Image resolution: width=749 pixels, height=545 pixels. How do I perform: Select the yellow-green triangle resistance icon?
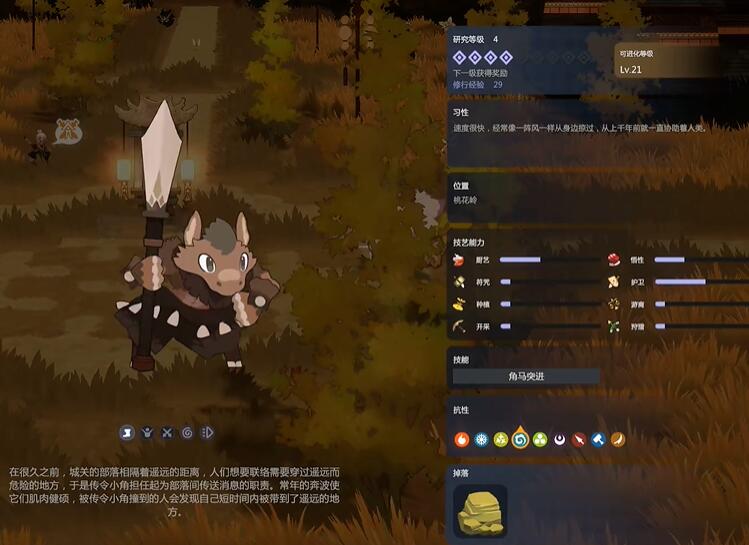[x=501, y=439]
